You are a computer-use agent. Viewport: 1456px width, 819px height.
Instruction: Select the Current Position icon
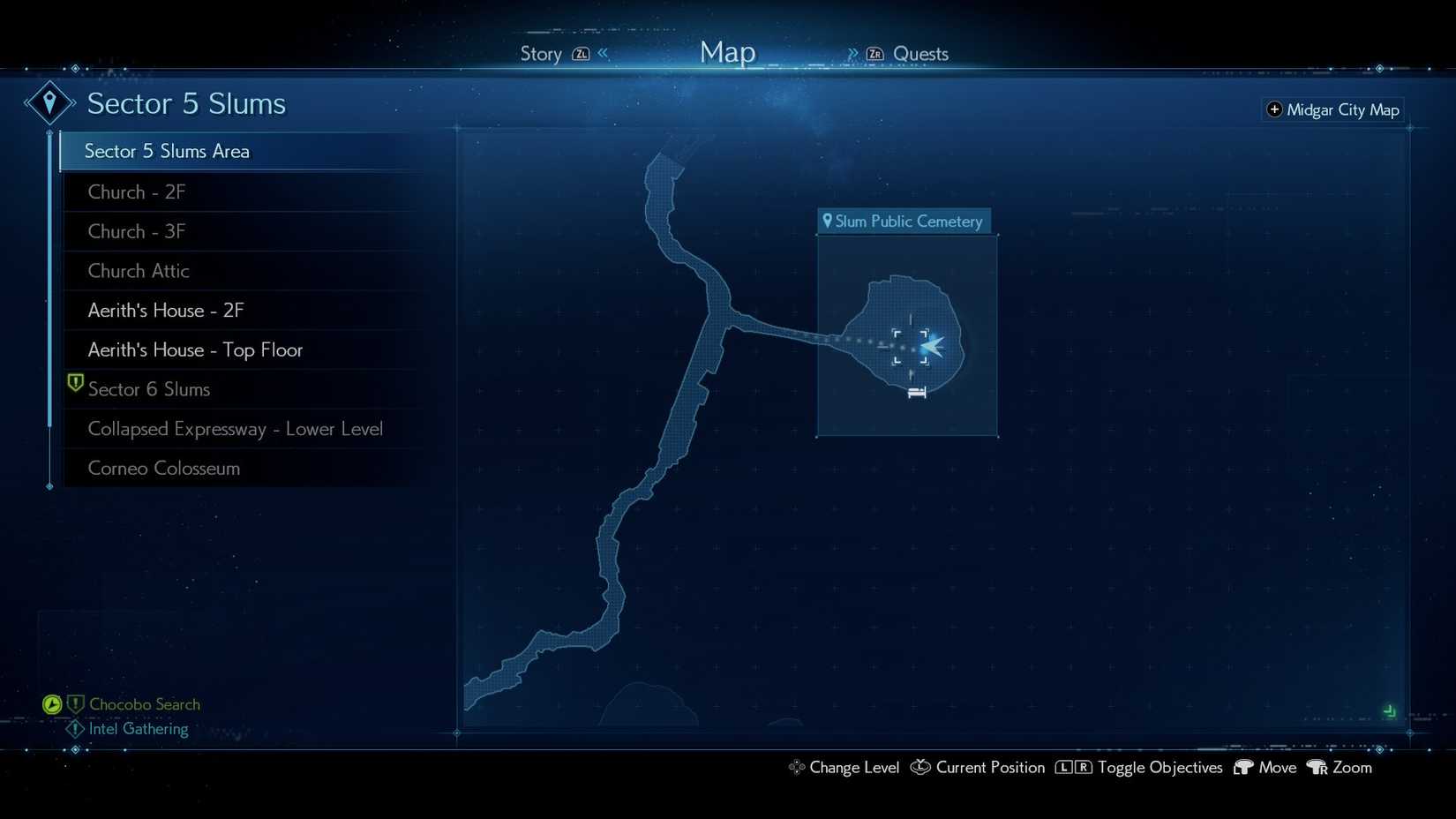pos(919,768)
